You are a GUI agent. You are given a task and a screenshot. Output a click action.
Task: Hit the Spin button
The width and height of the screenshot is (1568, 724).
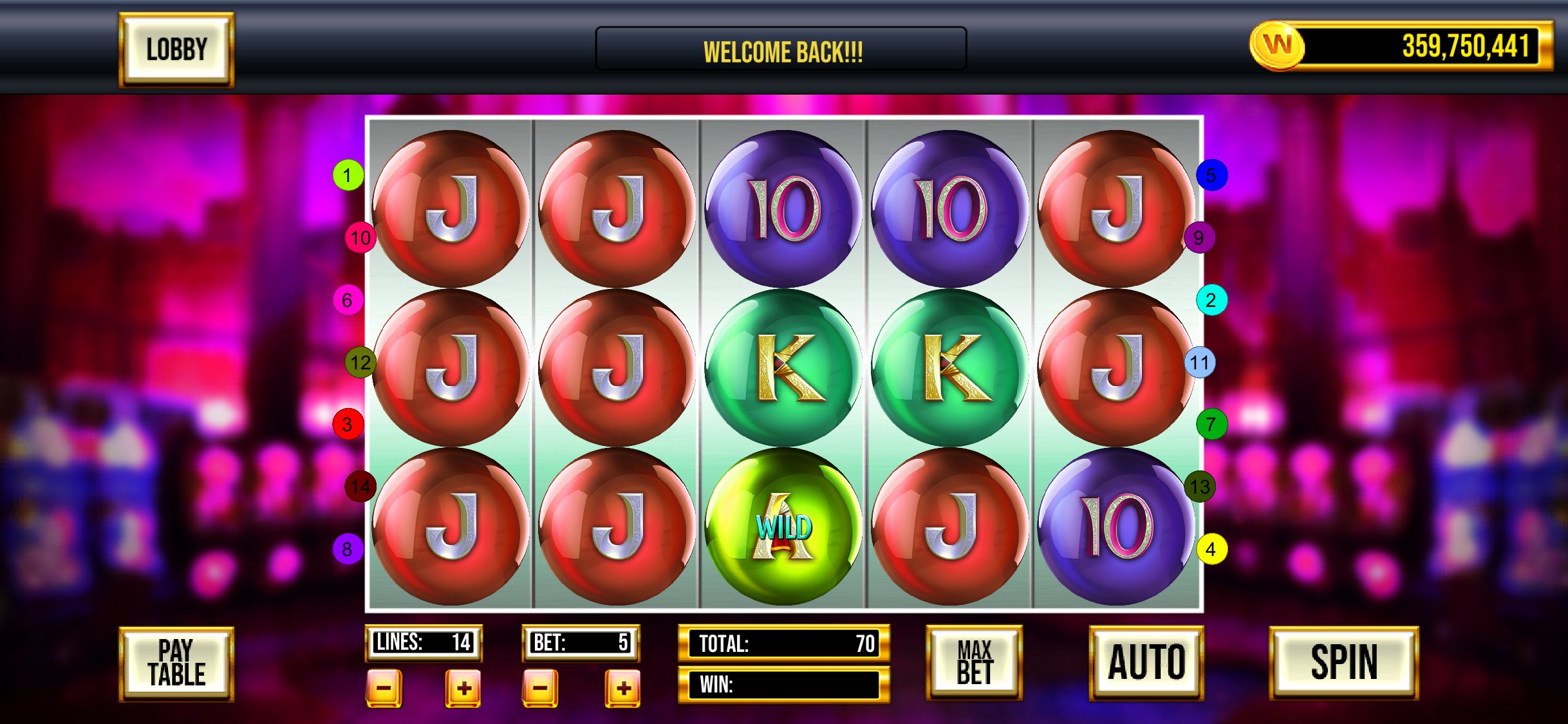pyautogui.click(x=1344, y=663)
